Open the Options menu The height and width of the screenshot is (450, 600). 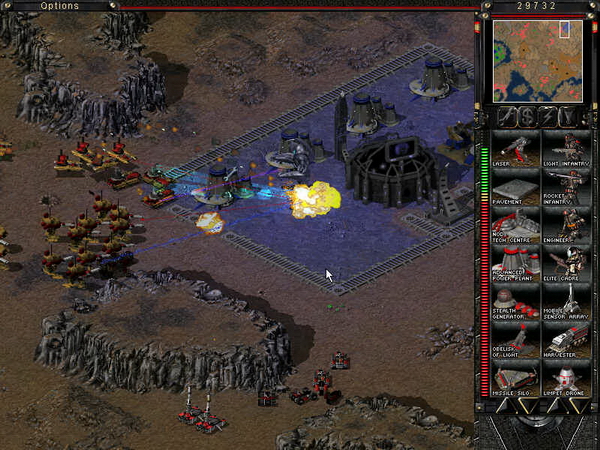tap(60, 6)
